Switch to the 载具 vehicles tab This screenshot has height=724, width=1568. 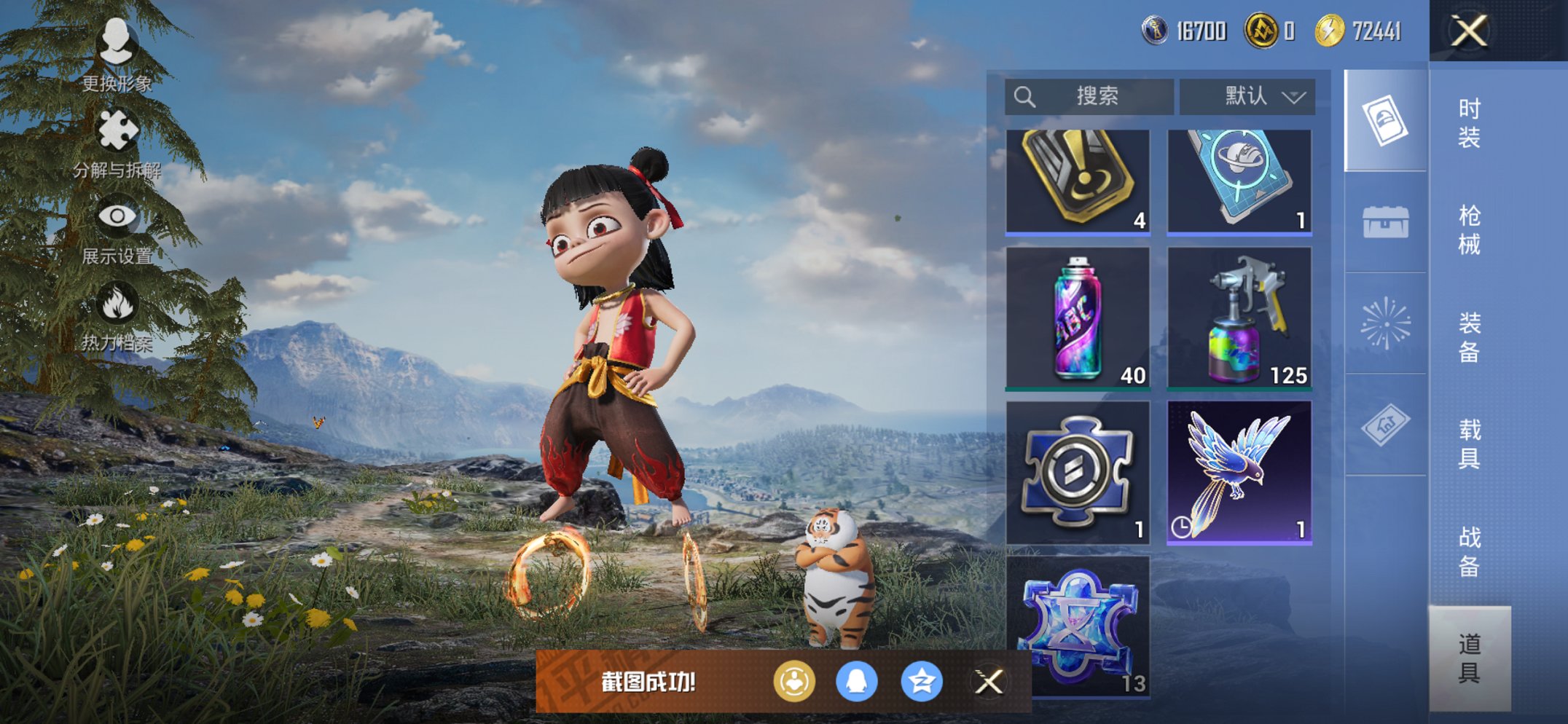click(x=1469, y=444)
